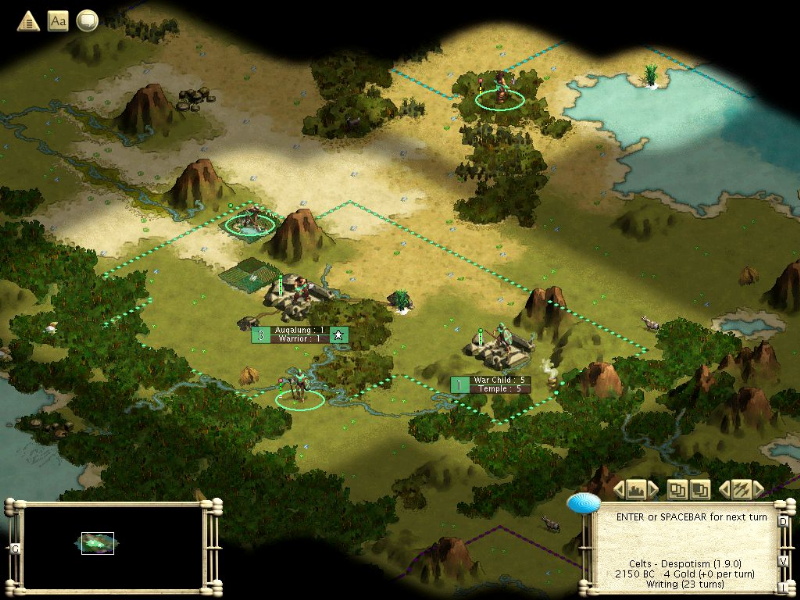Open research via the Writing turns text
The height and width of the screenshot is (600, 800).
686,585
